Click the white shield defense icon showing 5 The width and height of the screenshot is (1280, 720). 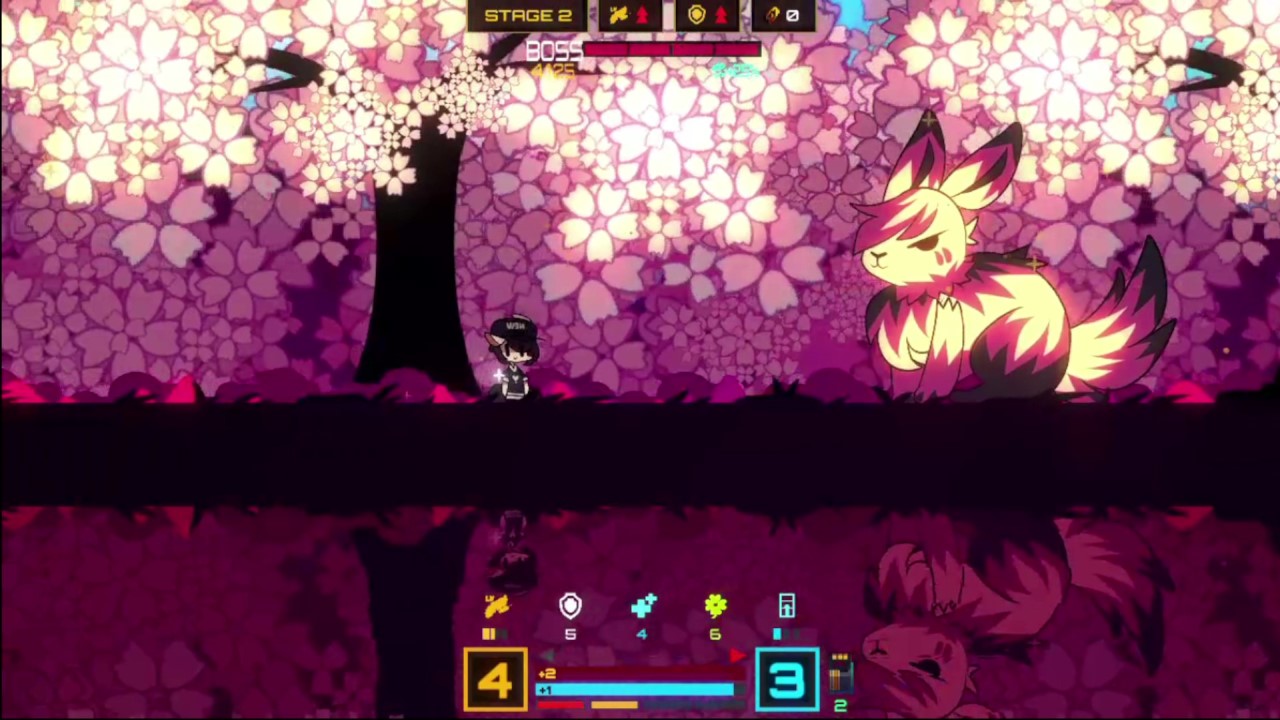(x=570, y=605)
